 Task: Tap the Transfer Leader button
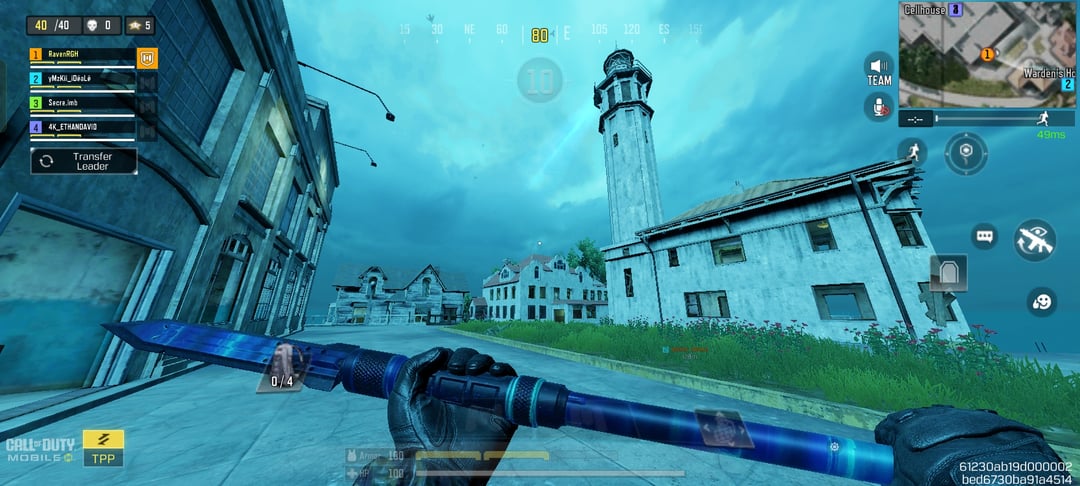point(83,161)
